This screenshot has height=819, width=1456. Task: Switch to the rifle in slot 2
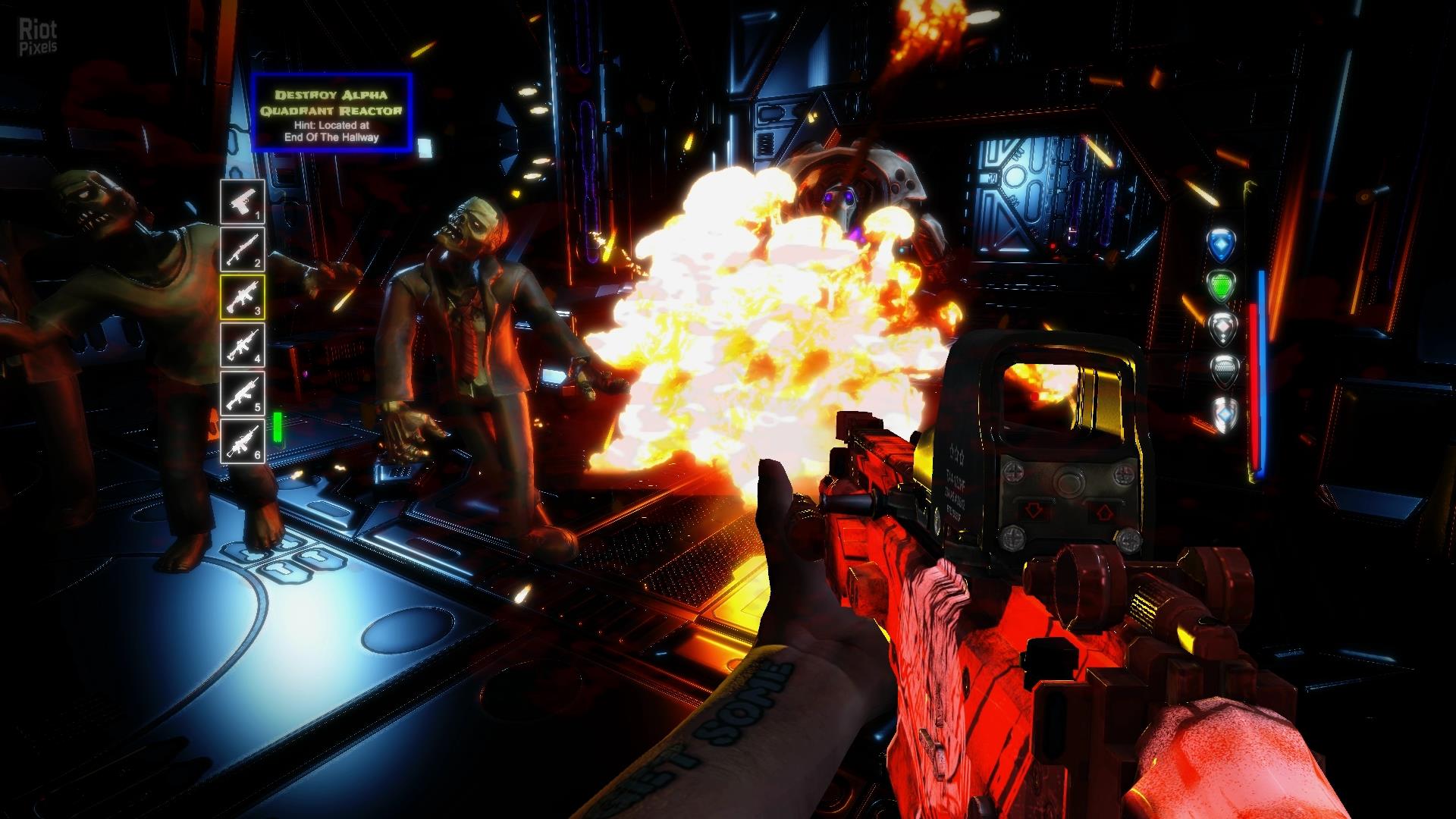pos(243,249)
